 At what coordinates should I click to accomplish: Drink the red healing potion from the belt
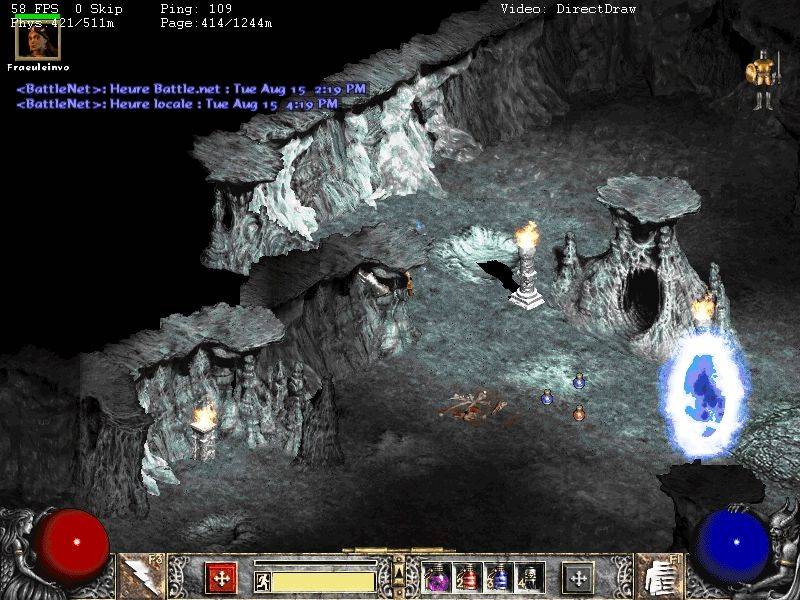tap(468, 577)
